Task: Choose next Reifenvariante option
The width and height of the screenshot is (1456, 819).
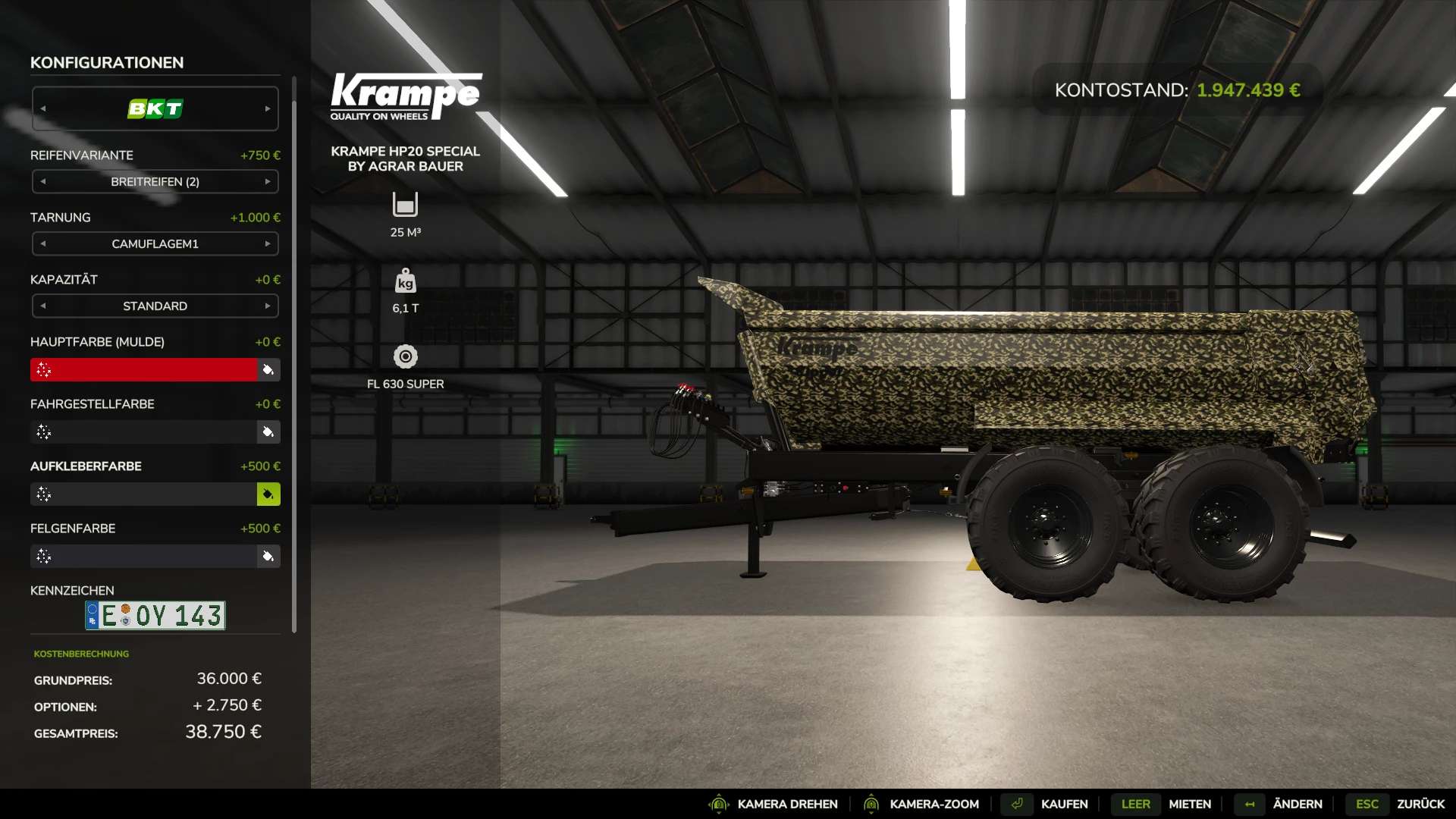Action: click(268, 182)
